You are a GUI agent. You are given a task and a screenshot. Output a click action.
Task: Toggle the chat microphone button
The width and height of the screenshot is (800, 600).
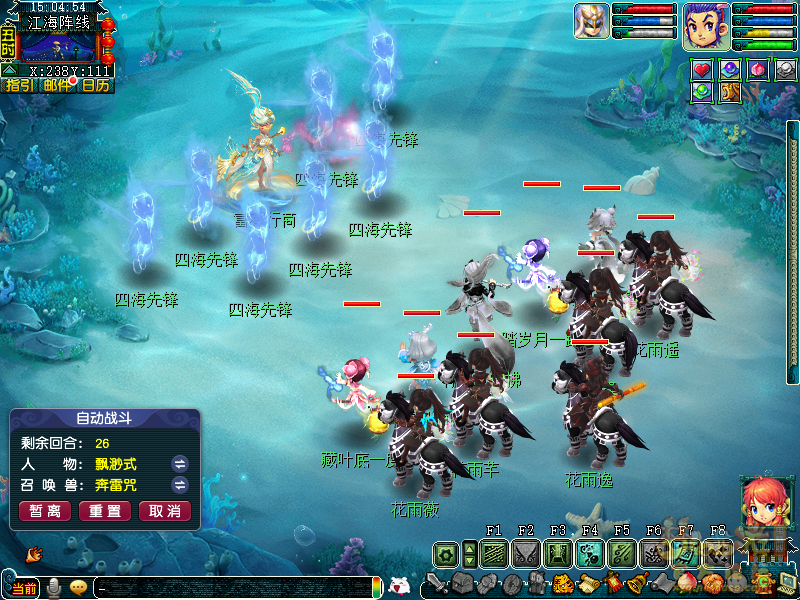53,587
